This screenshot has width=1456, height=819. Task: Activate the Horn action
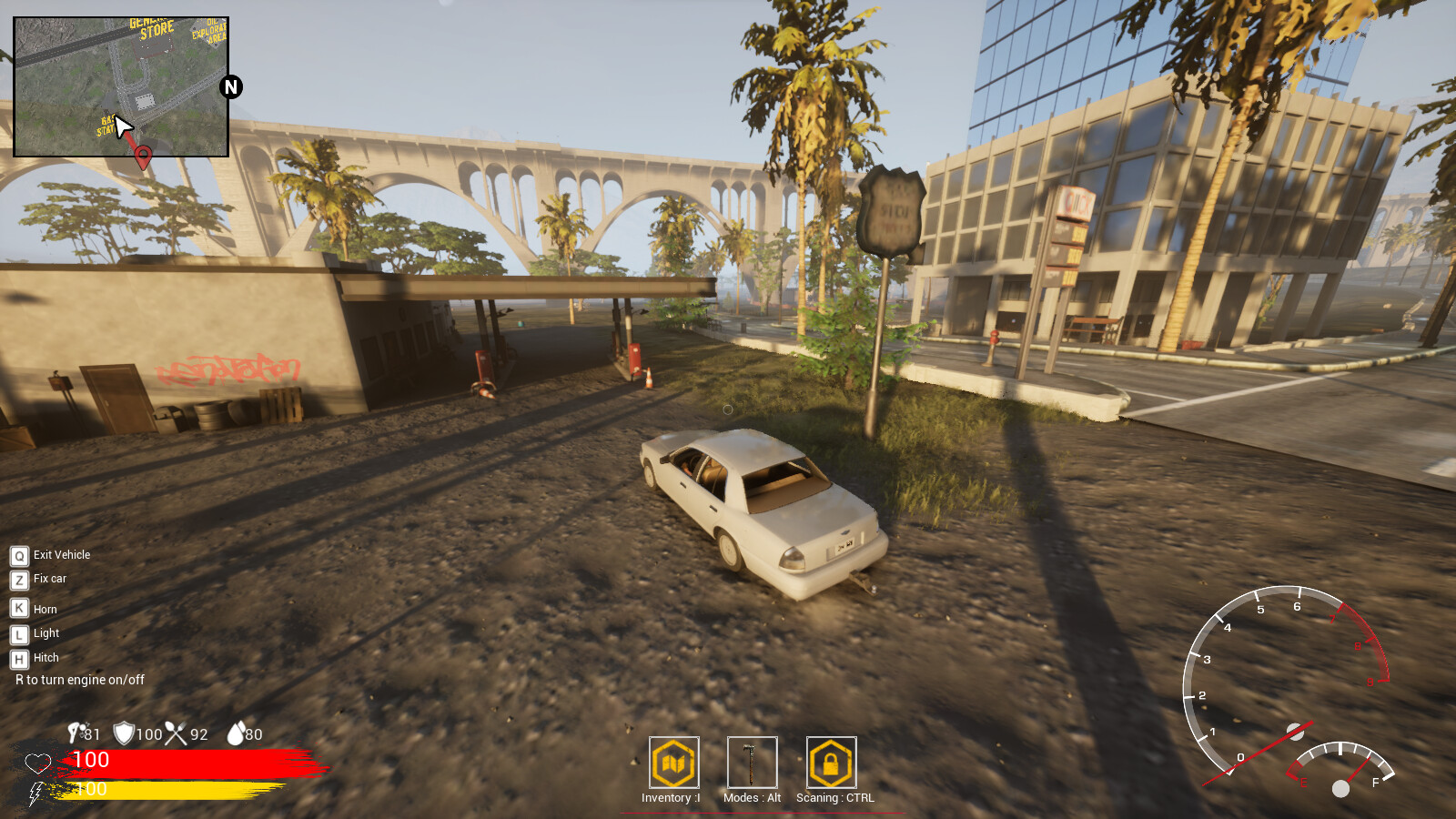pos(44,609)
